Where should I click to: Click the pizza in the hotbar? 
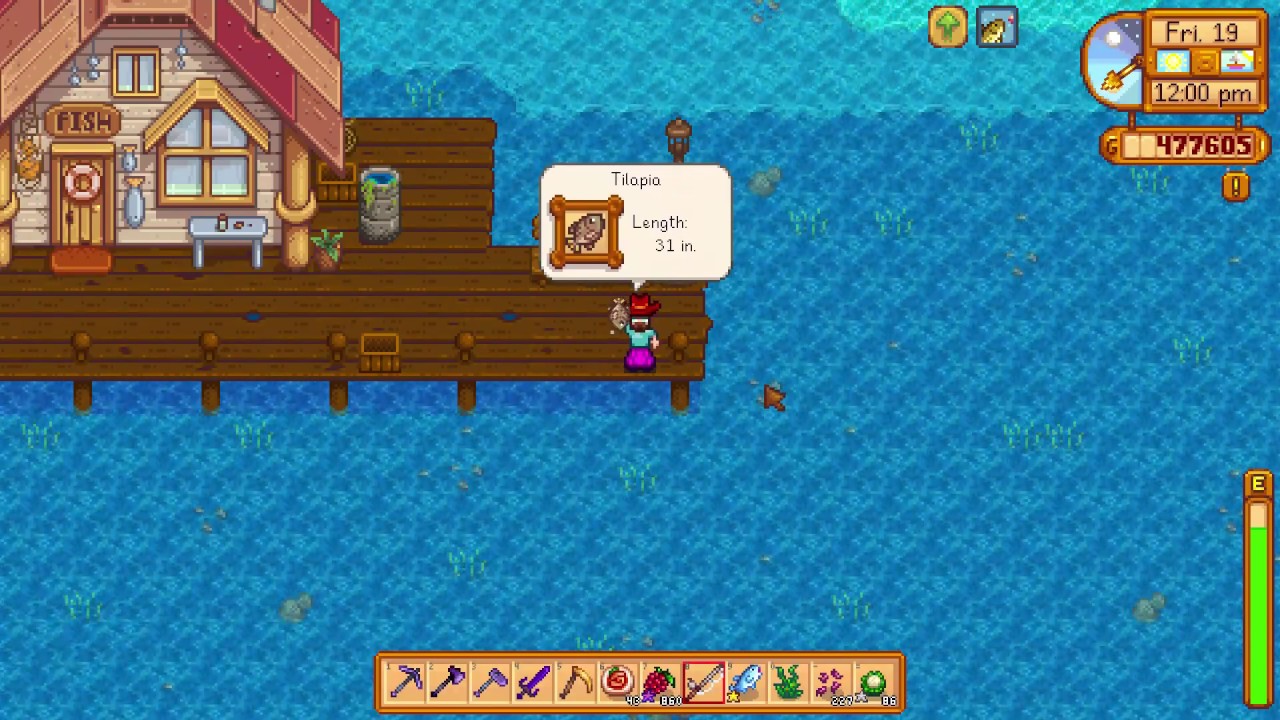[620, 681]
